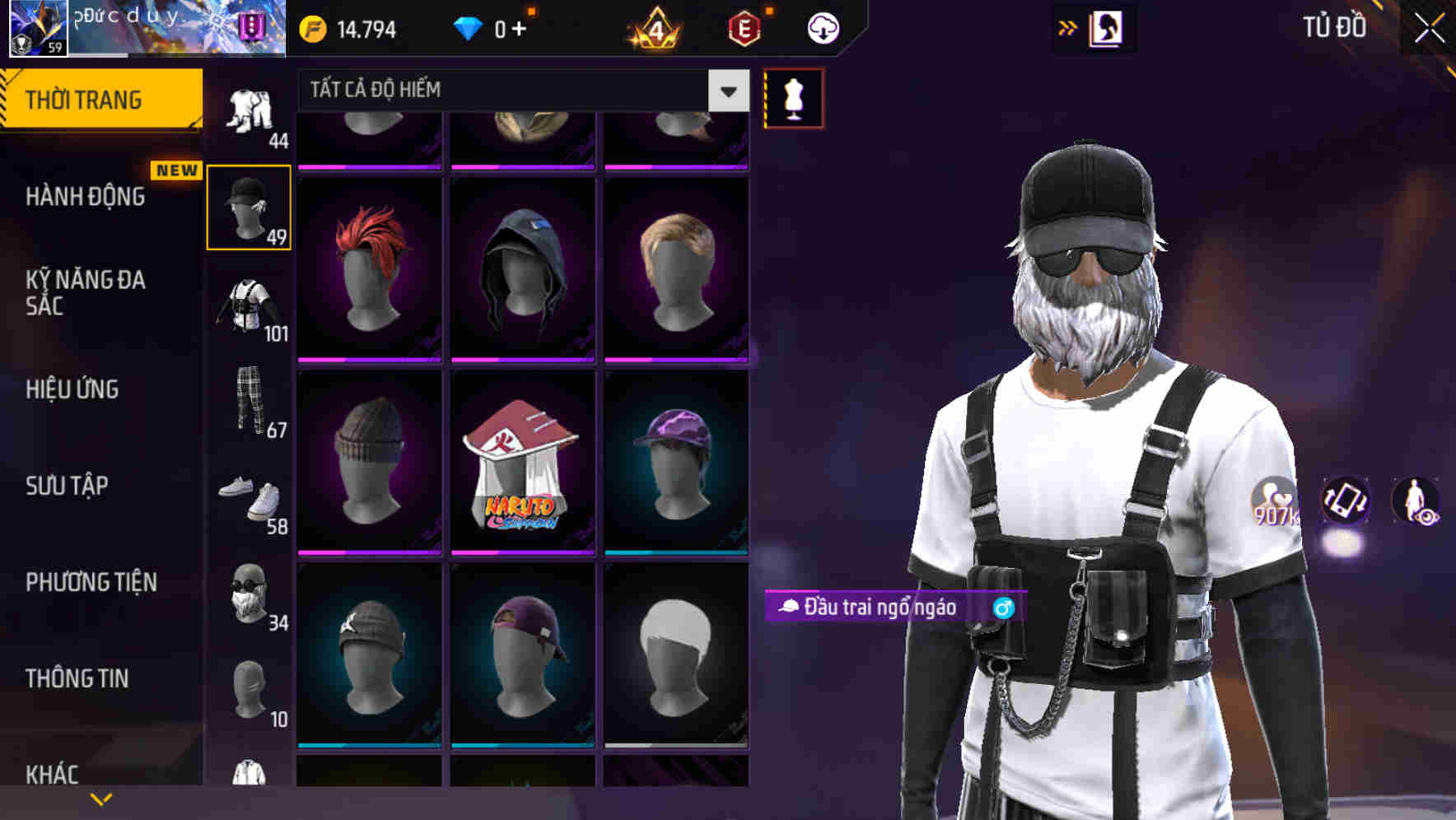Collapse the panel using the double-arrow icon
This screenshot has height=820, width=1456.
coord(1068,26)
